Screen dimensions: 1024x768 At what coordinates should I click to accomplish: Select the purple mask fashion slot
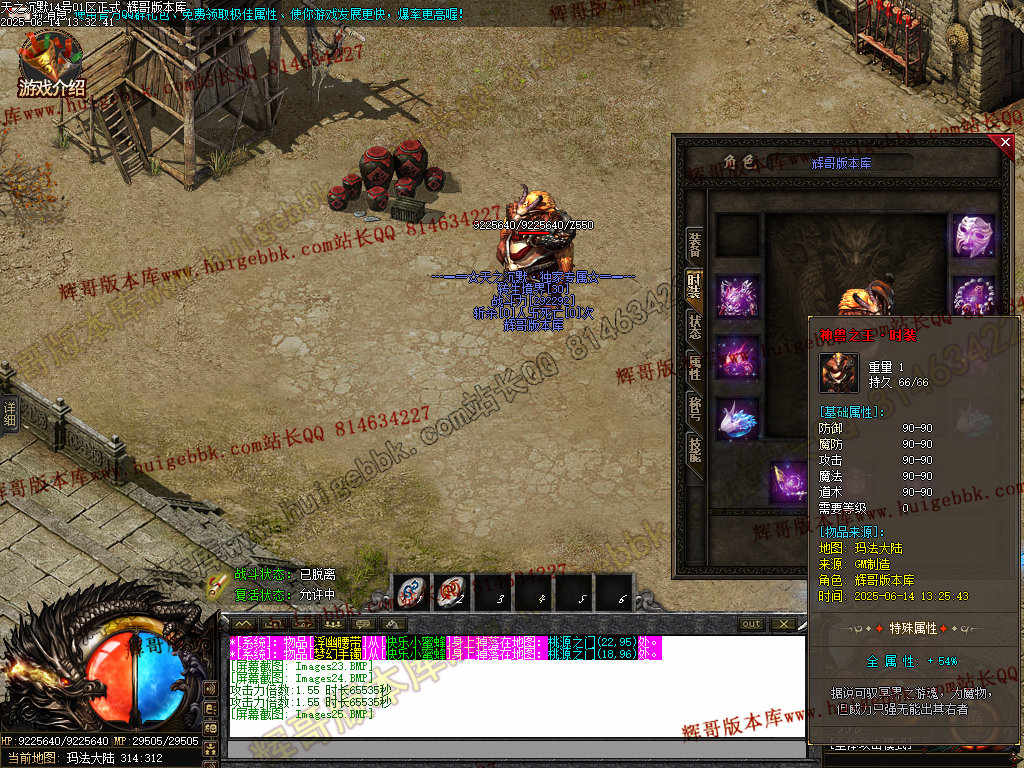coord(972,237)
